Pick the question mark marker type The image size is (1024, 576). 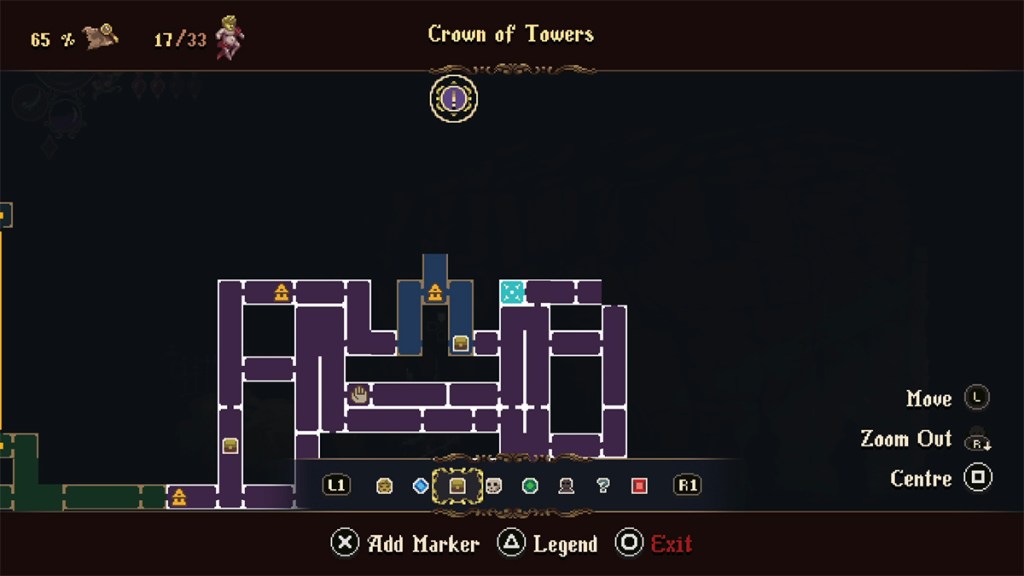click(x=602, y=486)
